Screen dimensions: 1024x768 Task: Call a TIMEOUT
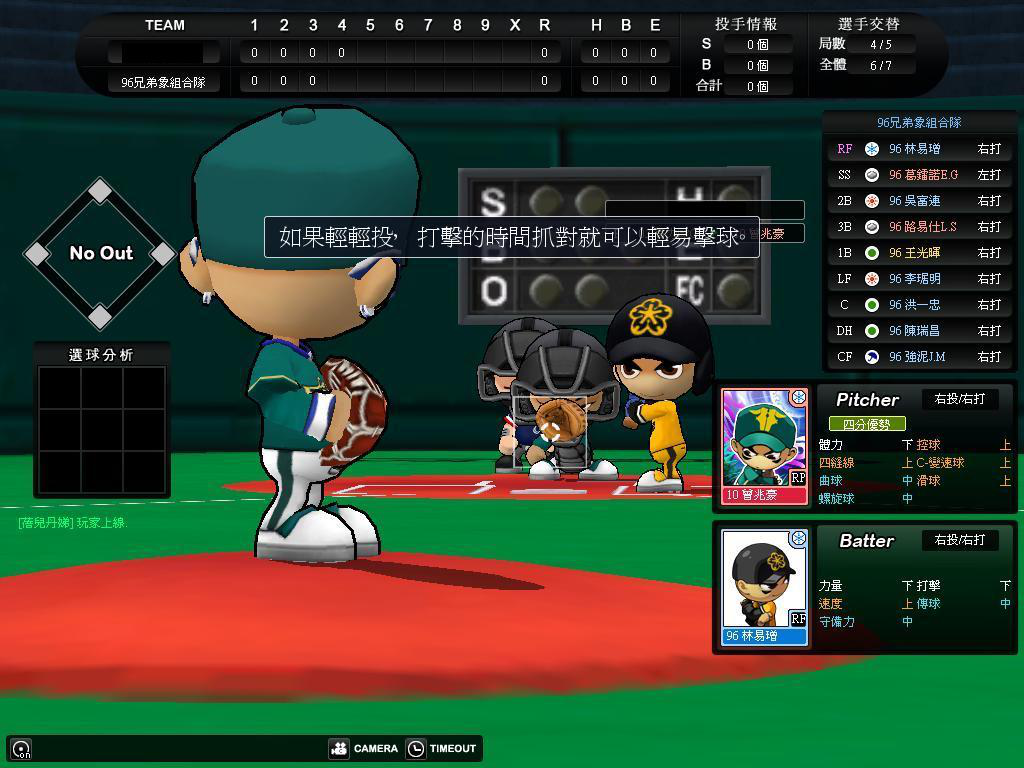coord(441,748)
